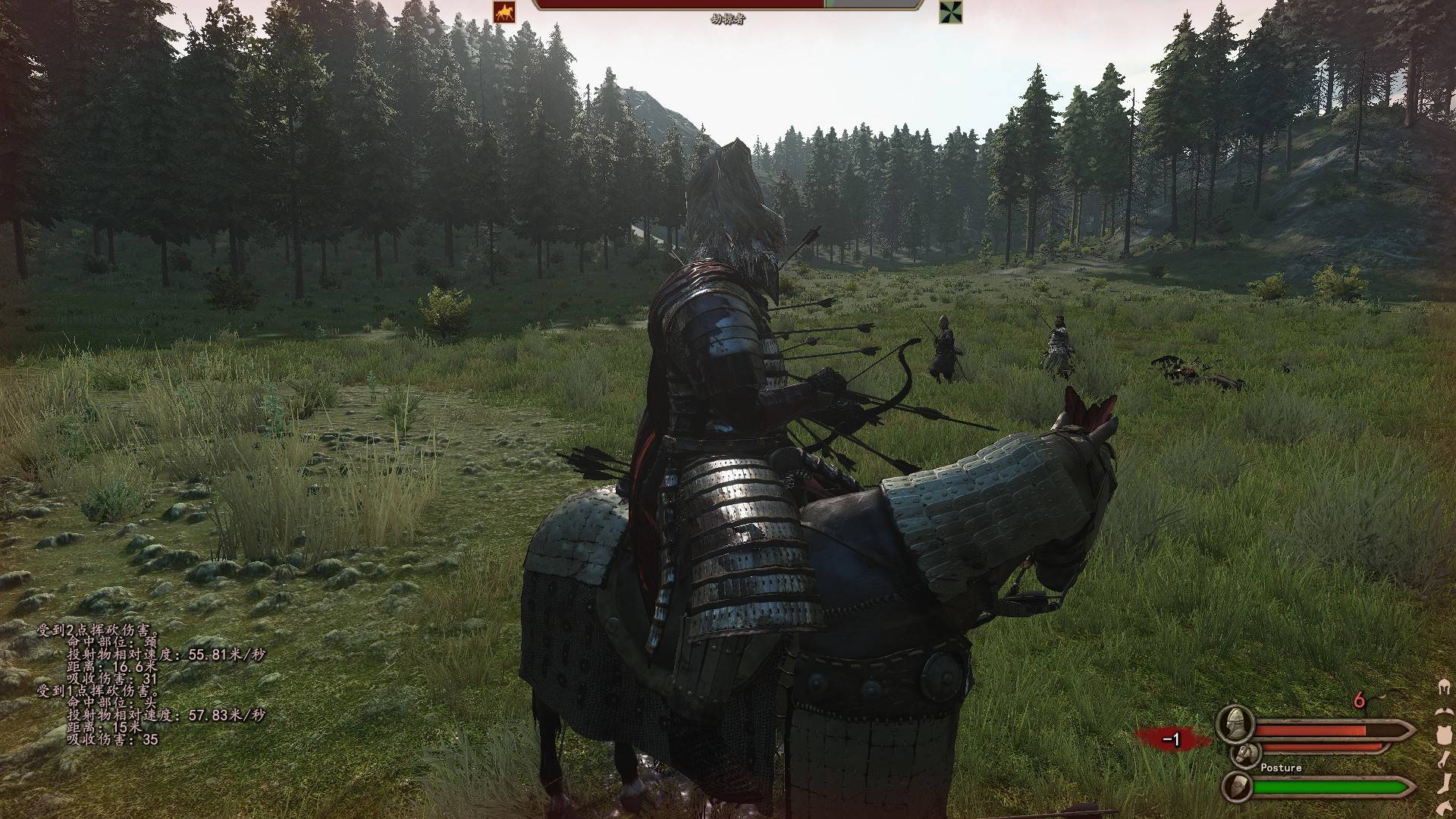1456x819 pixels.
Task: Click the helmeted player portrait icon
Action: click(x=1235, y=723)
